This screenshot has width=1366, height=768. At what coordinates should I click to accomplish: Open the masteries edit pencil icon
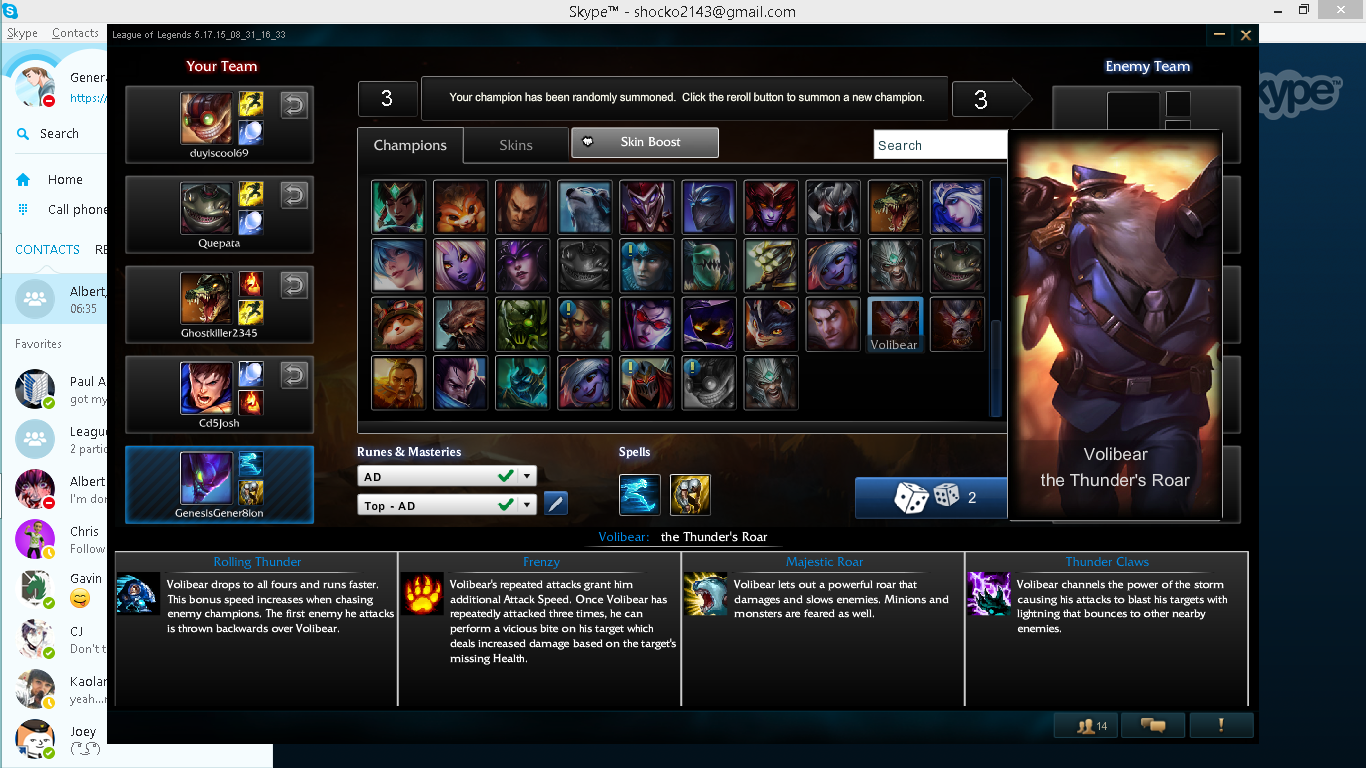[555, 503]
